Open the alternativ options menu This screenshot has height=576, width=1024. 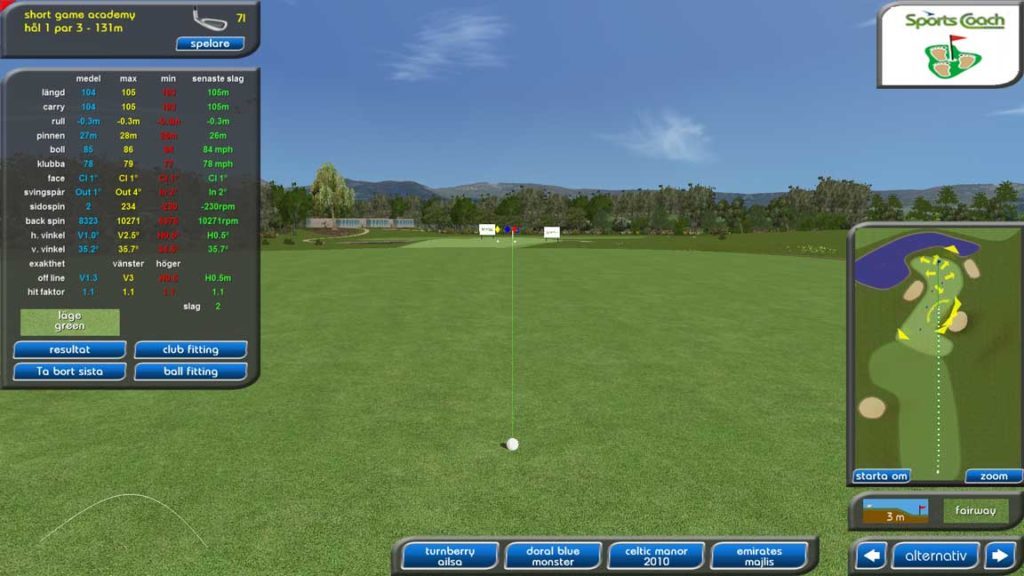pos(935,555)
